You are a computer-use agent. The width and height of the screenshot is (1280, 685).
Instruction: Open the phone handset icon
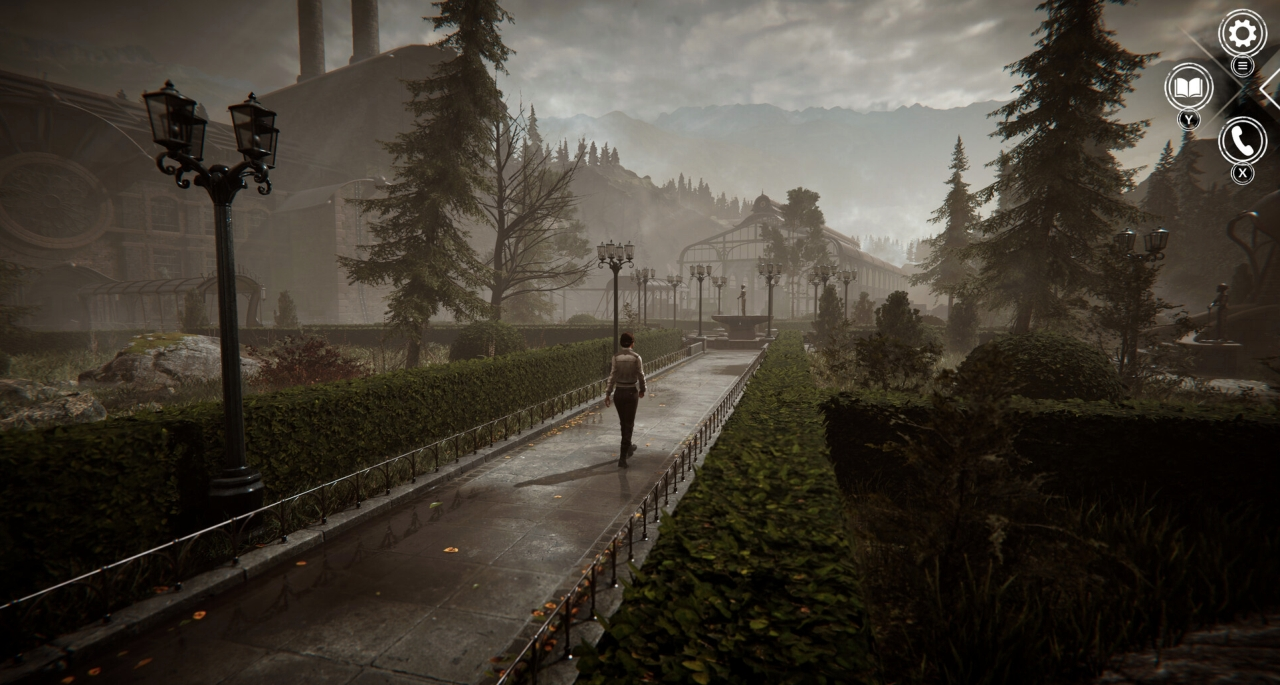[x=1242, y=141]
